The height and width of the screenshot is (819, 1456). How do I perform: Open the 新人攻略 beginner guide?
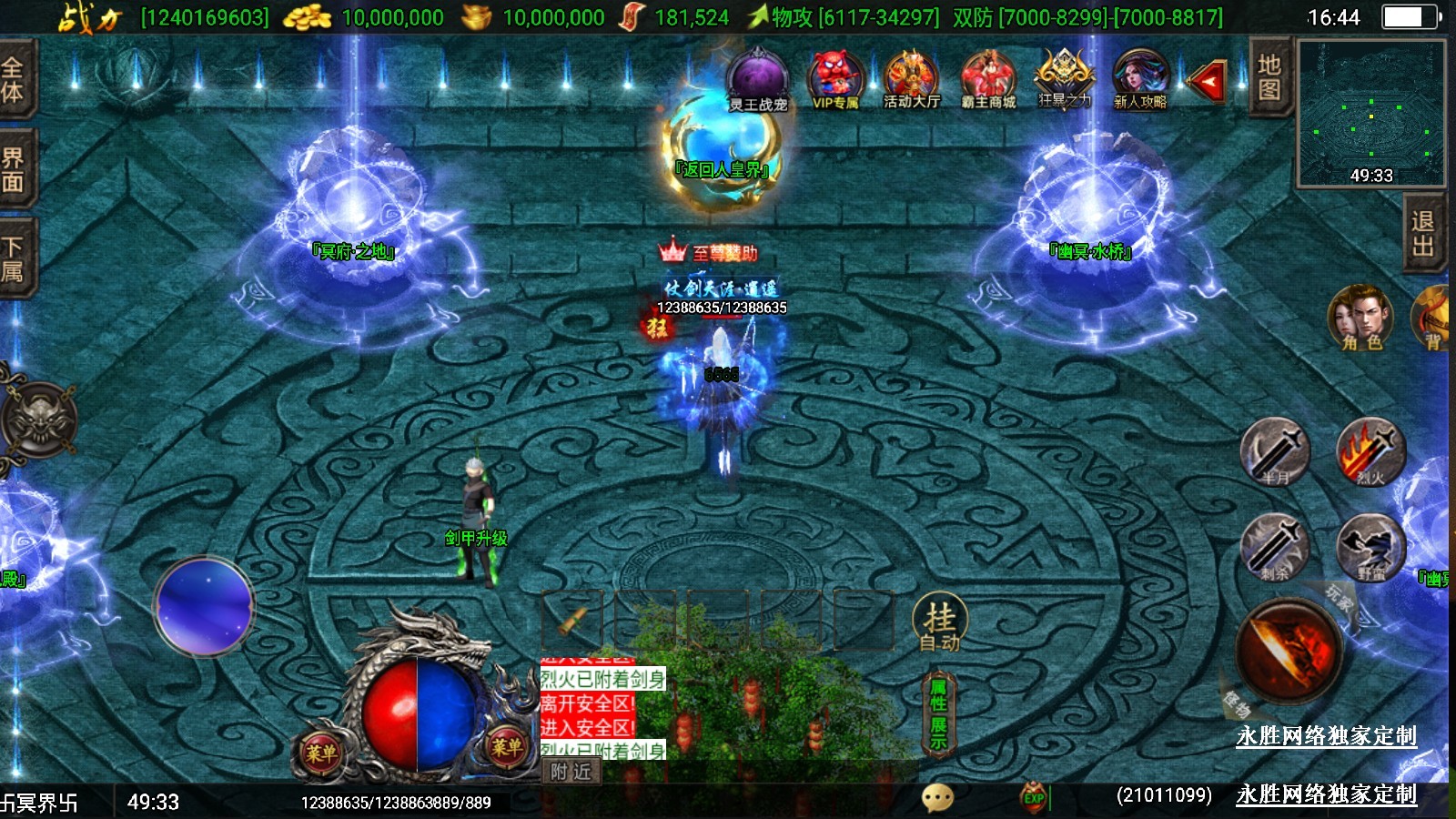click(x=1139, y=79)
